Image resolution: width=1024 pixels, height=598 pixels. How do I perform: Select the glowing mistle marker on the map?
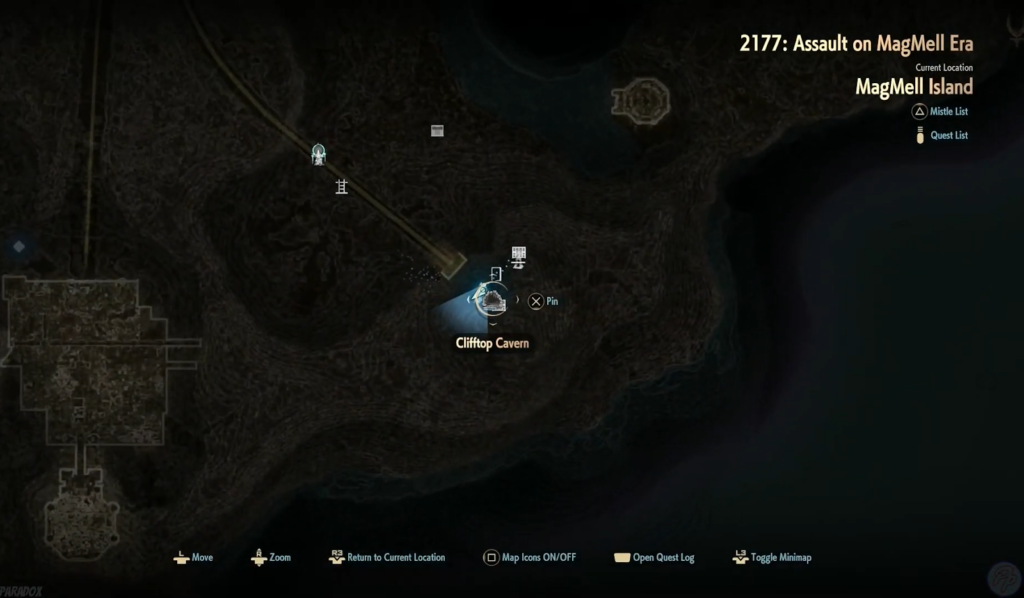pos(318,155)
